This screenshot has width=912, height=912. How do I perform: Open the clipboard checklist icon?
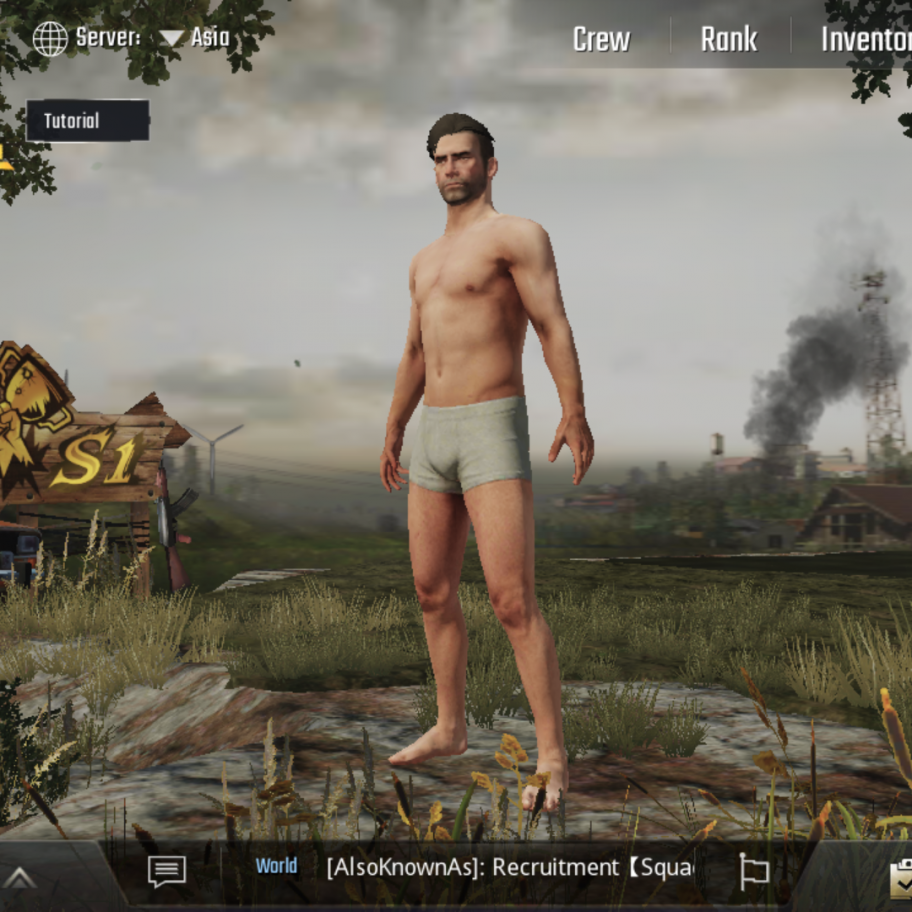tap(902, 878)
